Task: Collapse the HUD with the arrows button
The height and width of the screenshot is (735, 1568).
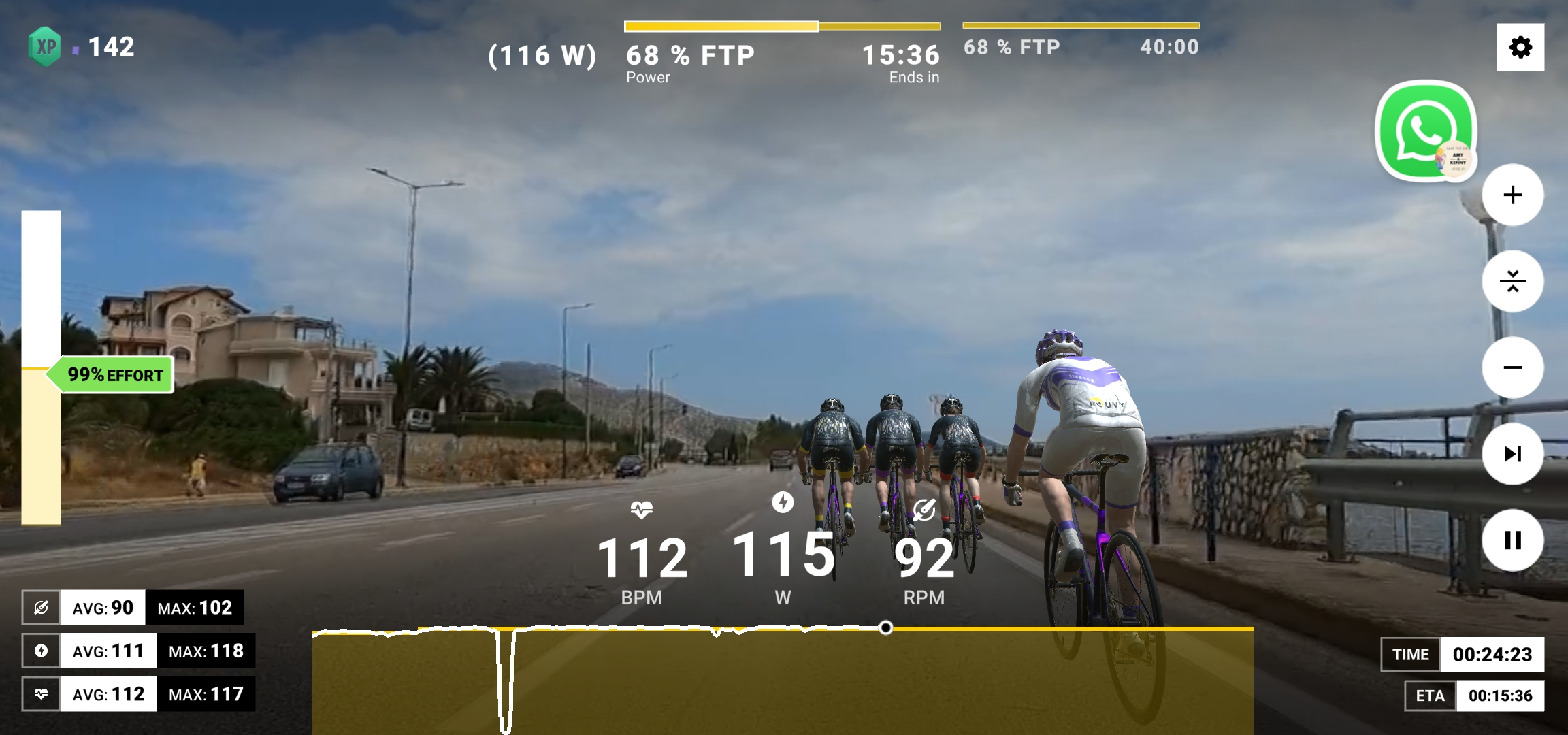Action: (x=1512, y=281)
